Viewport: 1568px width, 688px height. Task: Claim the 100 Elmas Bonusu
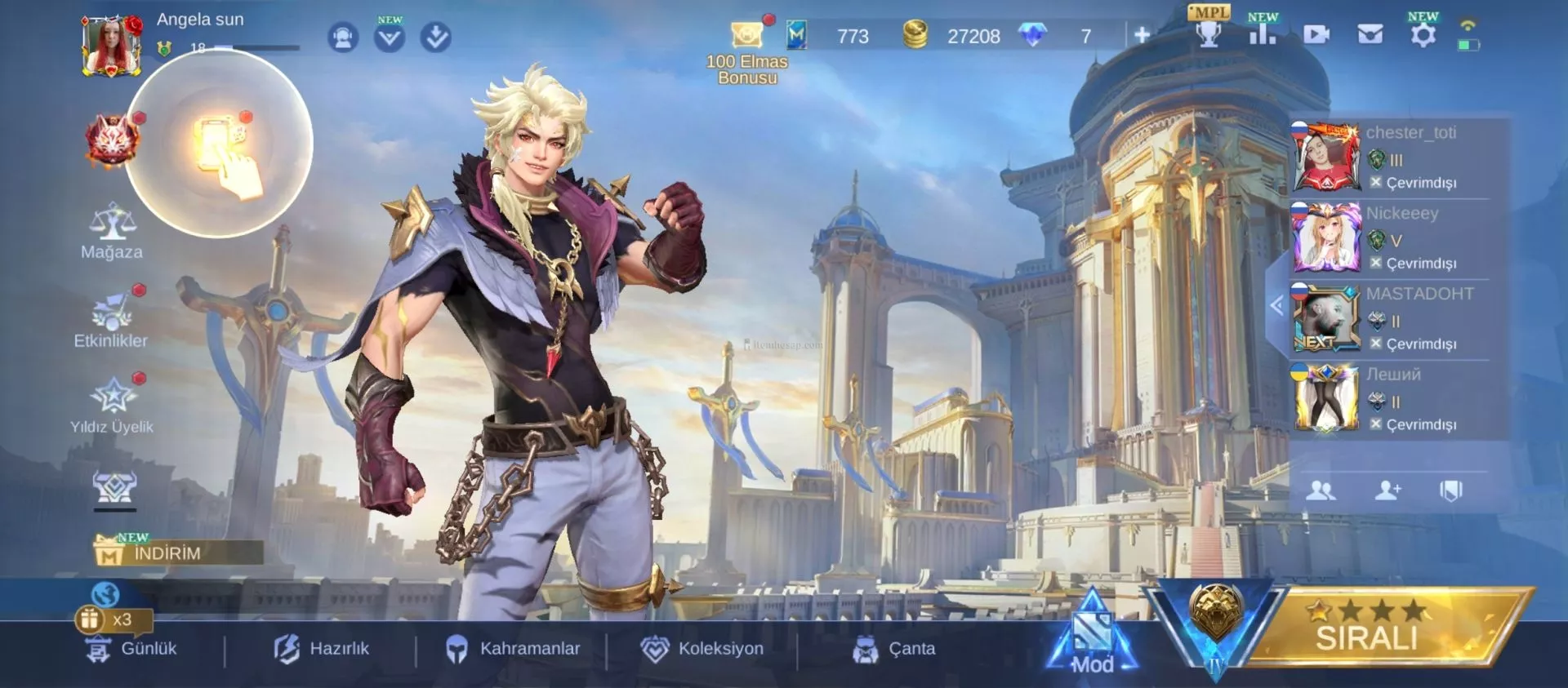pyautogui.click(x=747, y=51)
